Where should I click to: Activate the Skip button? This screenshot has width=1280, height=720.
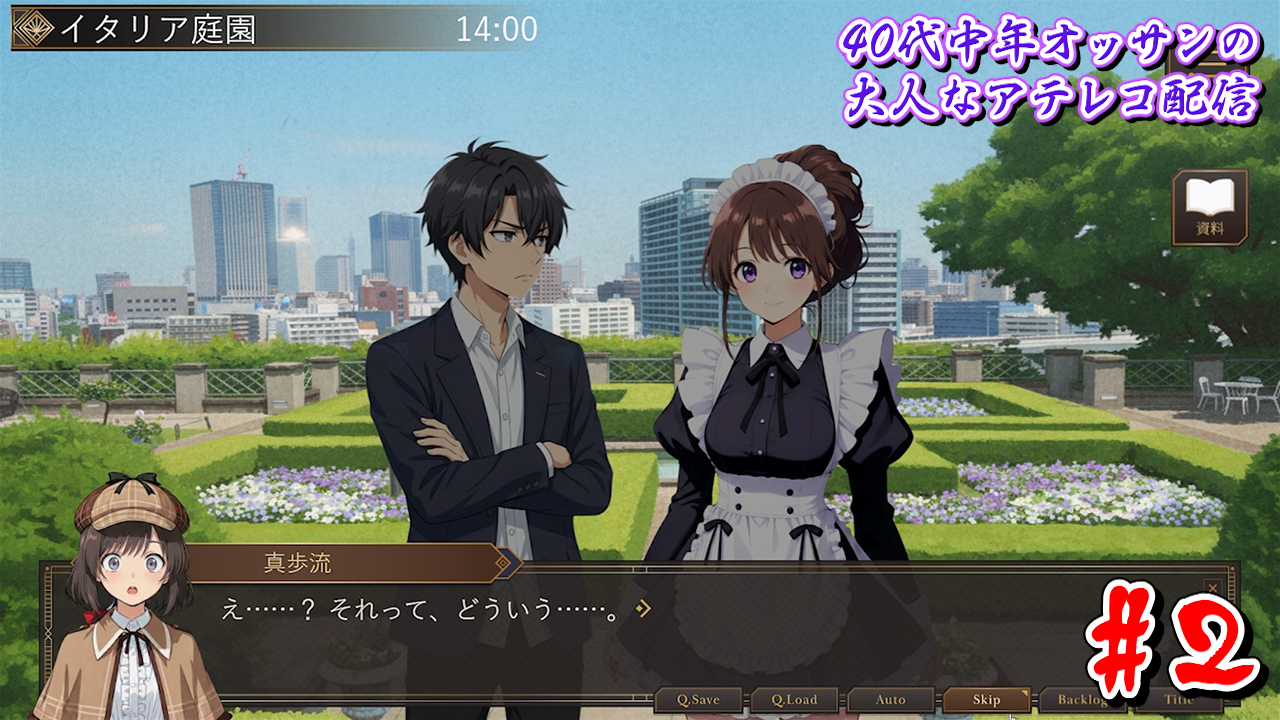(x=987, y=700)
